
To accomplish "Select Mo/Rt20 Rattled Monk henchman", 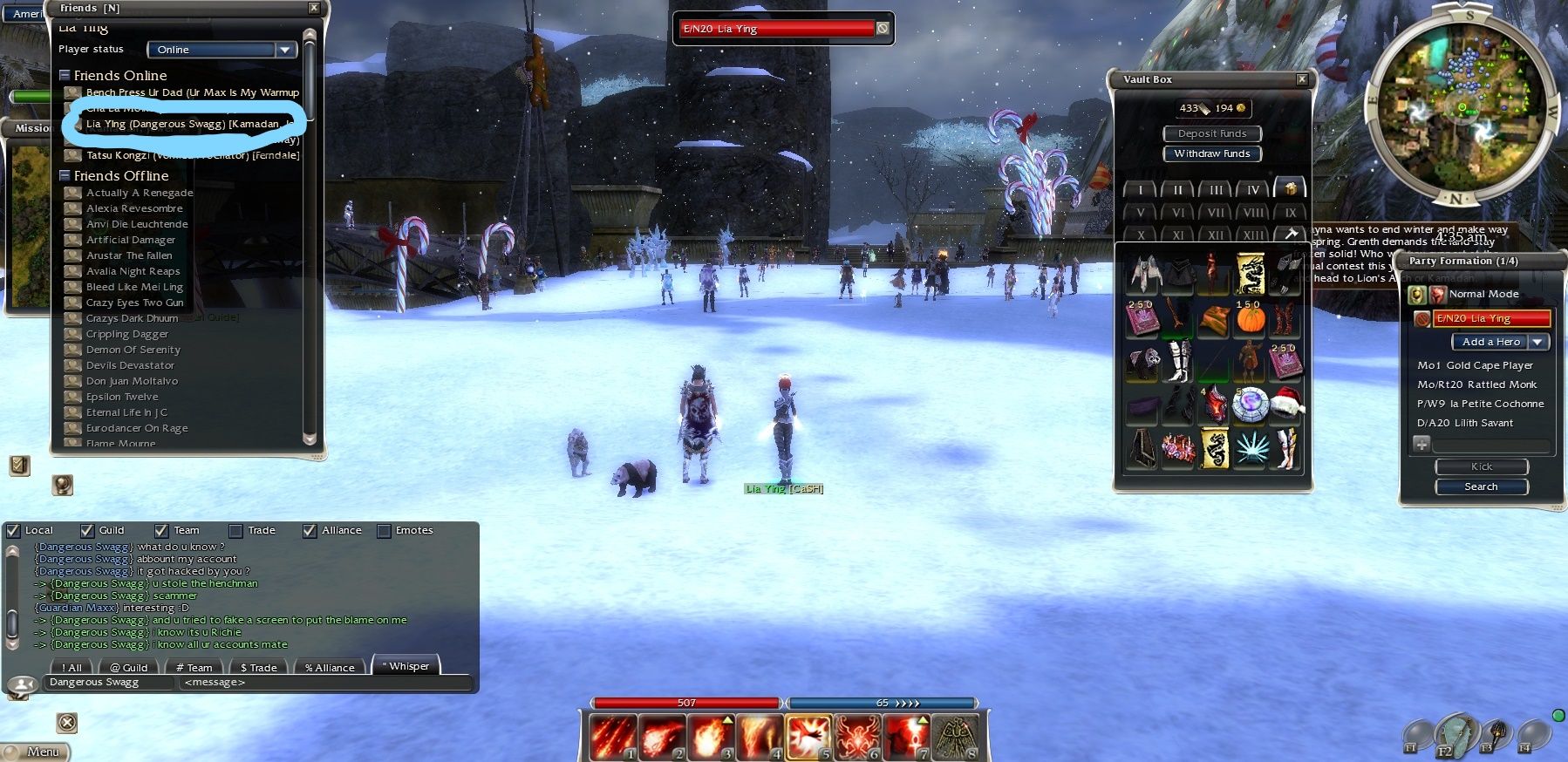I will 1476,384.
